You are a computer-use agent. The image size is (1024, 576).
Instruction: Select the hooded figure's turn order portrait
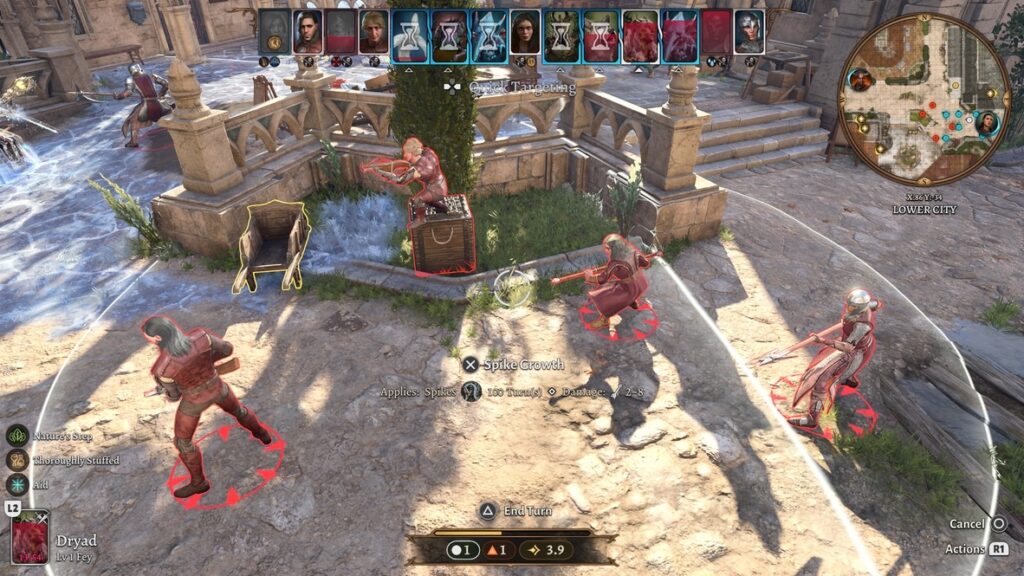275,32
